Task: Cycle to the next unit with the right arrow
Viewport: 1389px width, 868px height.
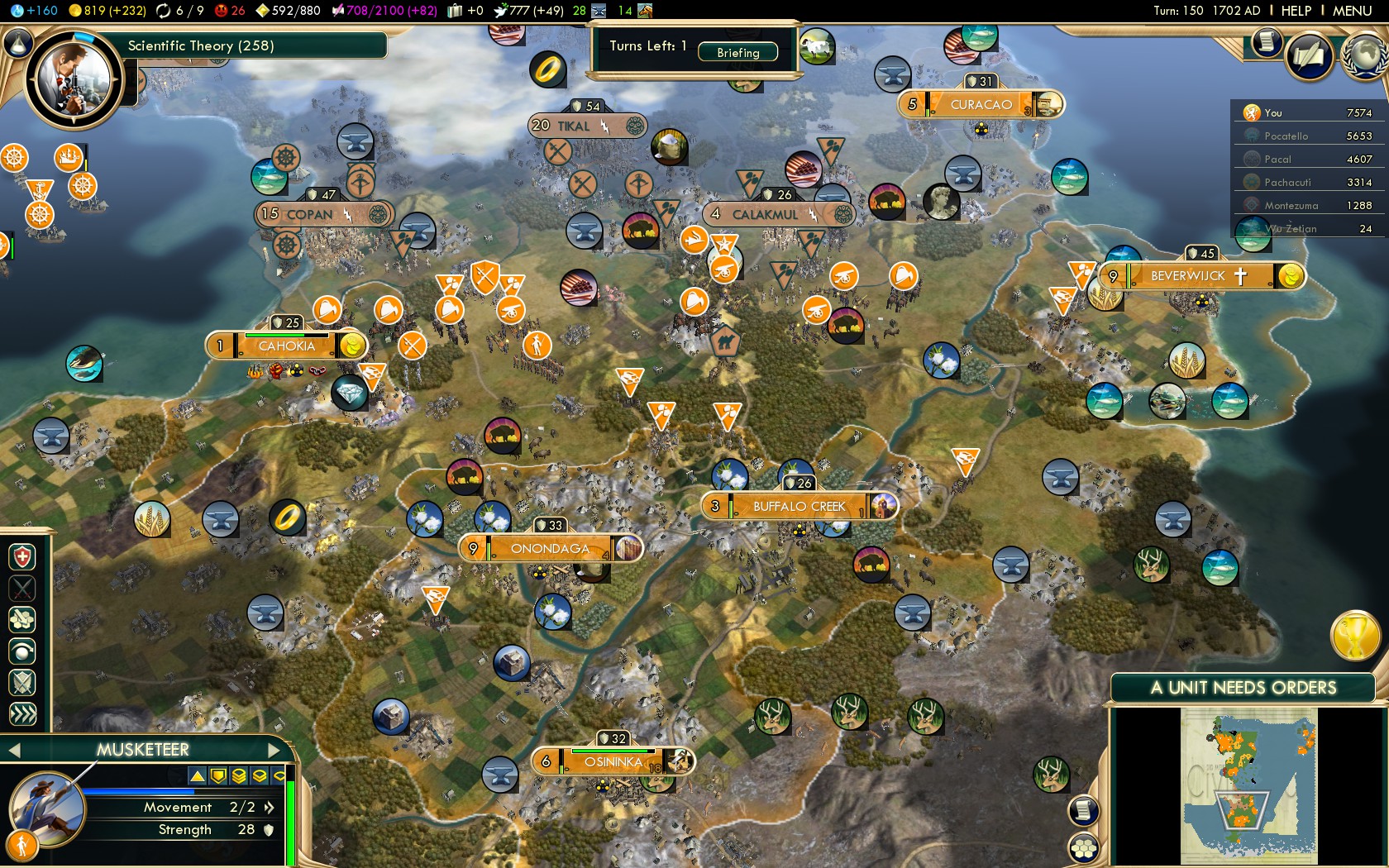Action: point(274,751)
